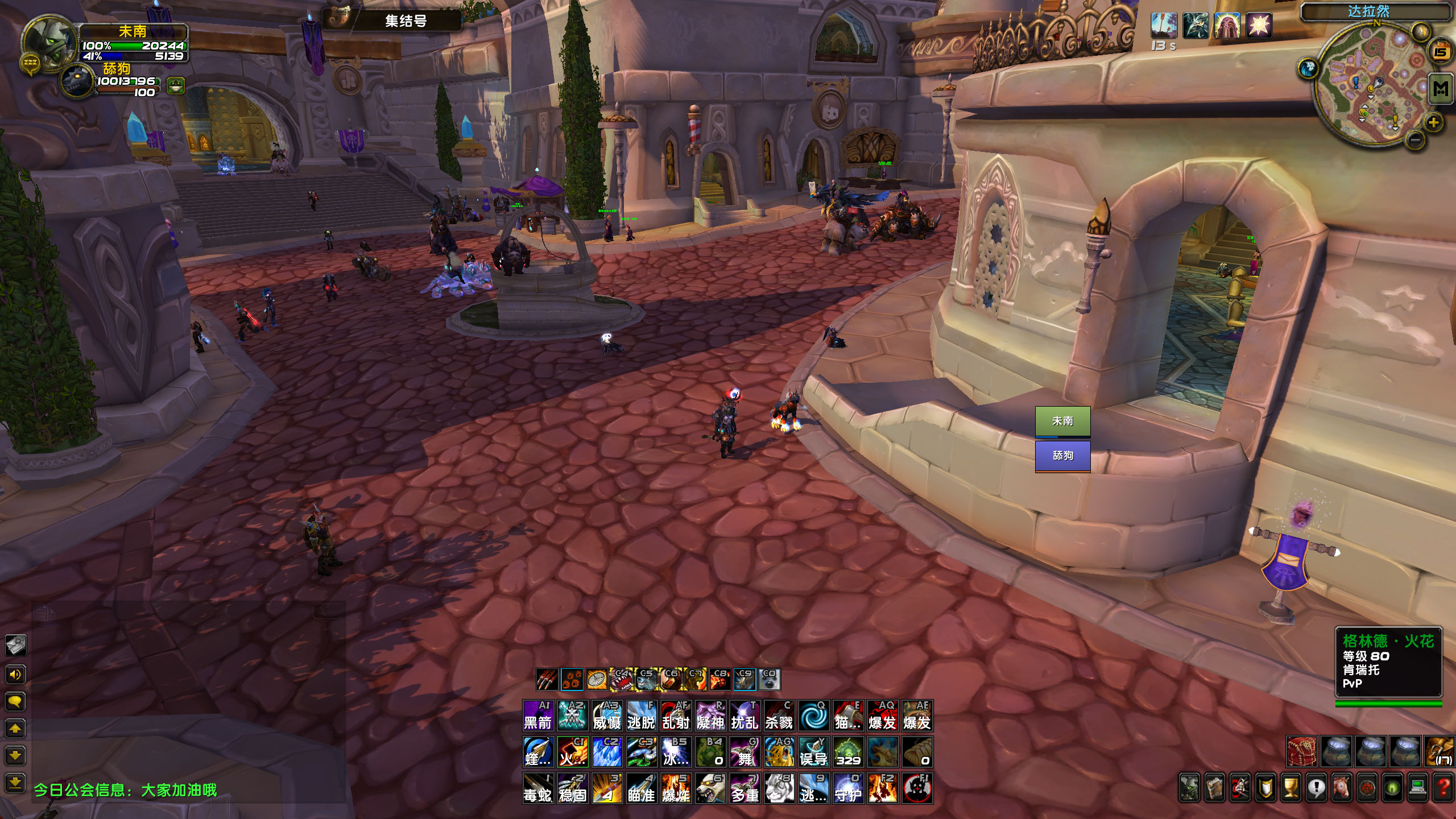1456x819 pixels.
Task: Cast 杀戮 Kill Shot from the action bar
Action: pyautogui.click(x=779, y=715)
